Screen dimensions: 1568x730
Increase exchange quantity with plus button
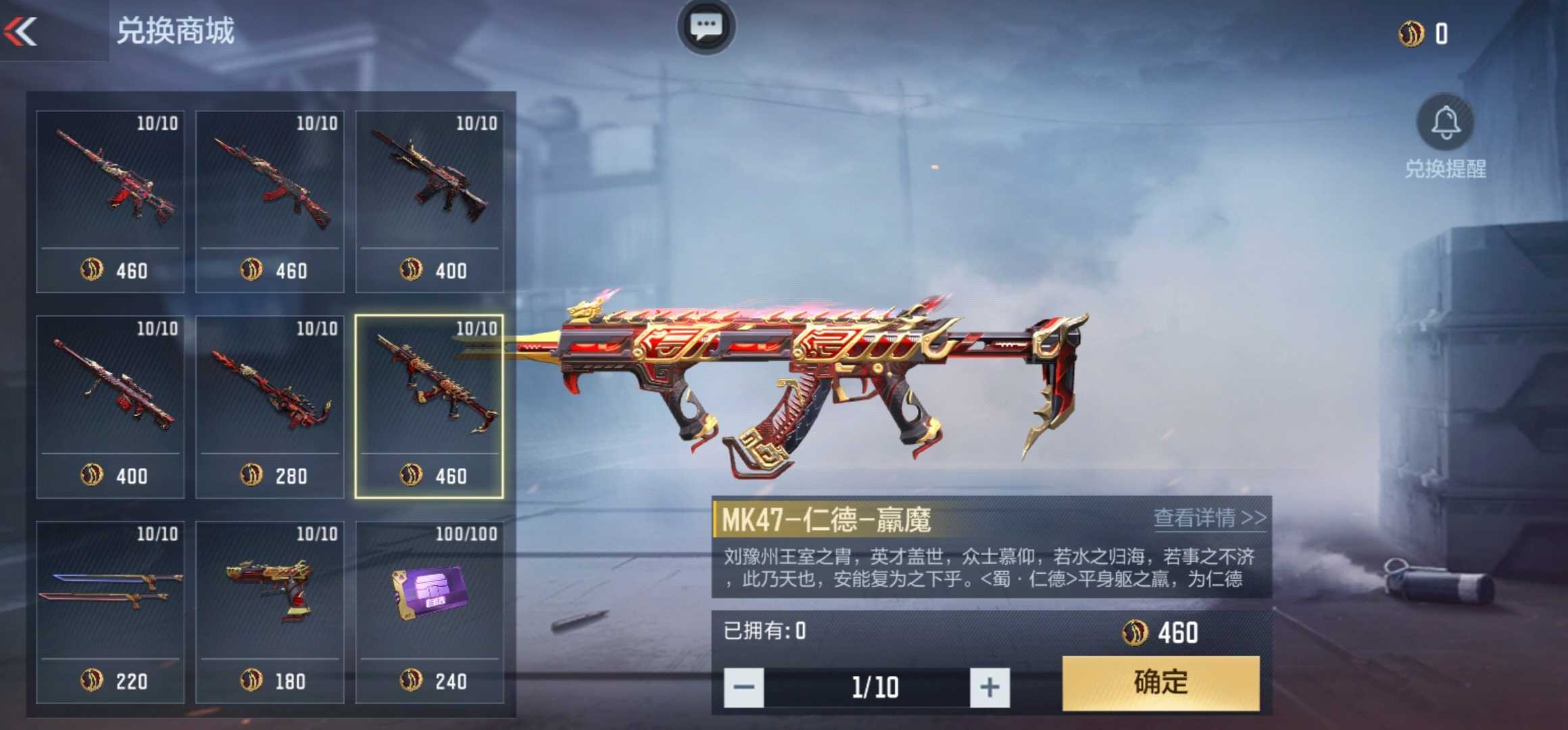pos(989,687)
